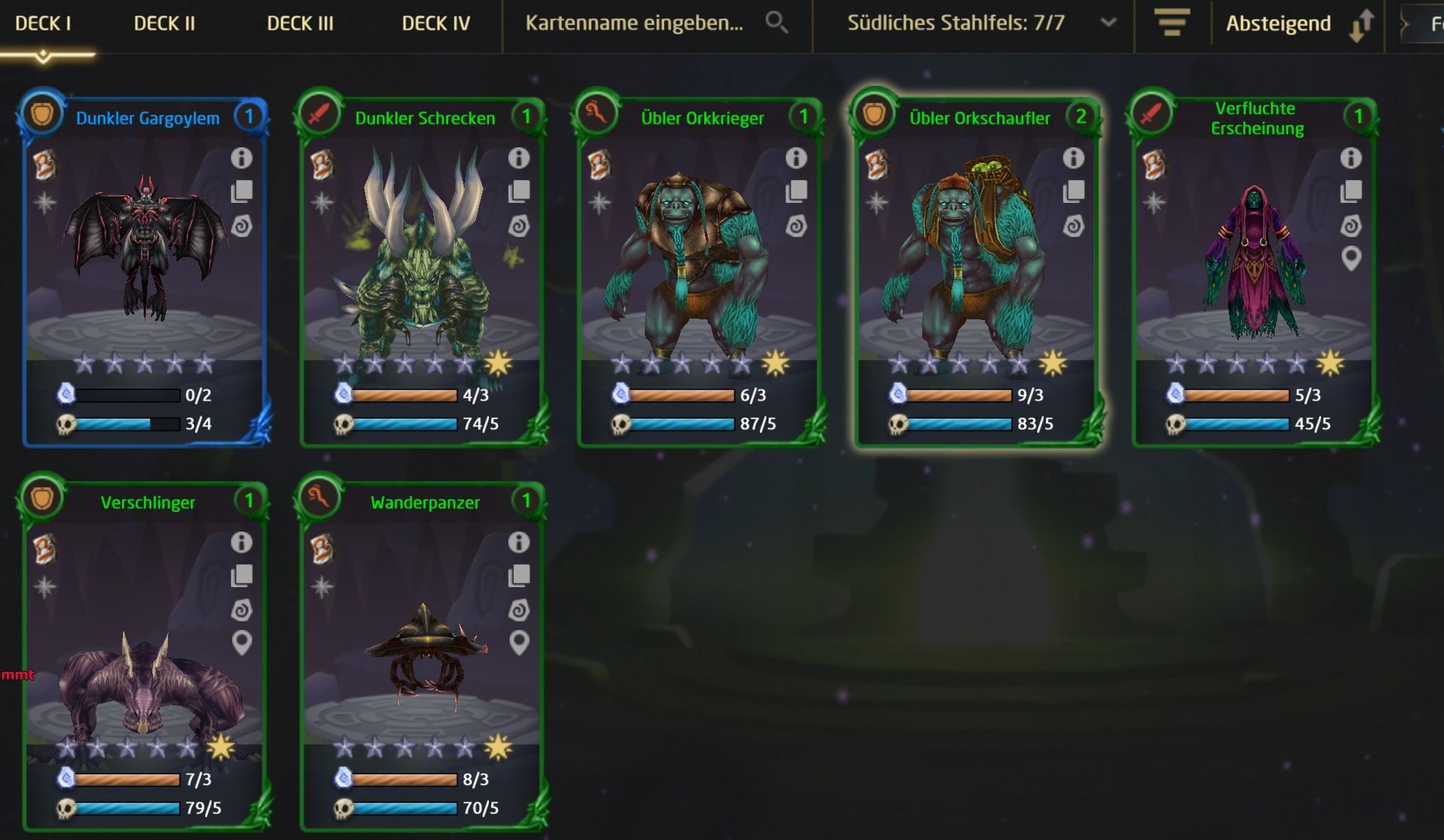Open the filter options icon
Screen dimensions: 1444x840
click(x=1172, y=23)
